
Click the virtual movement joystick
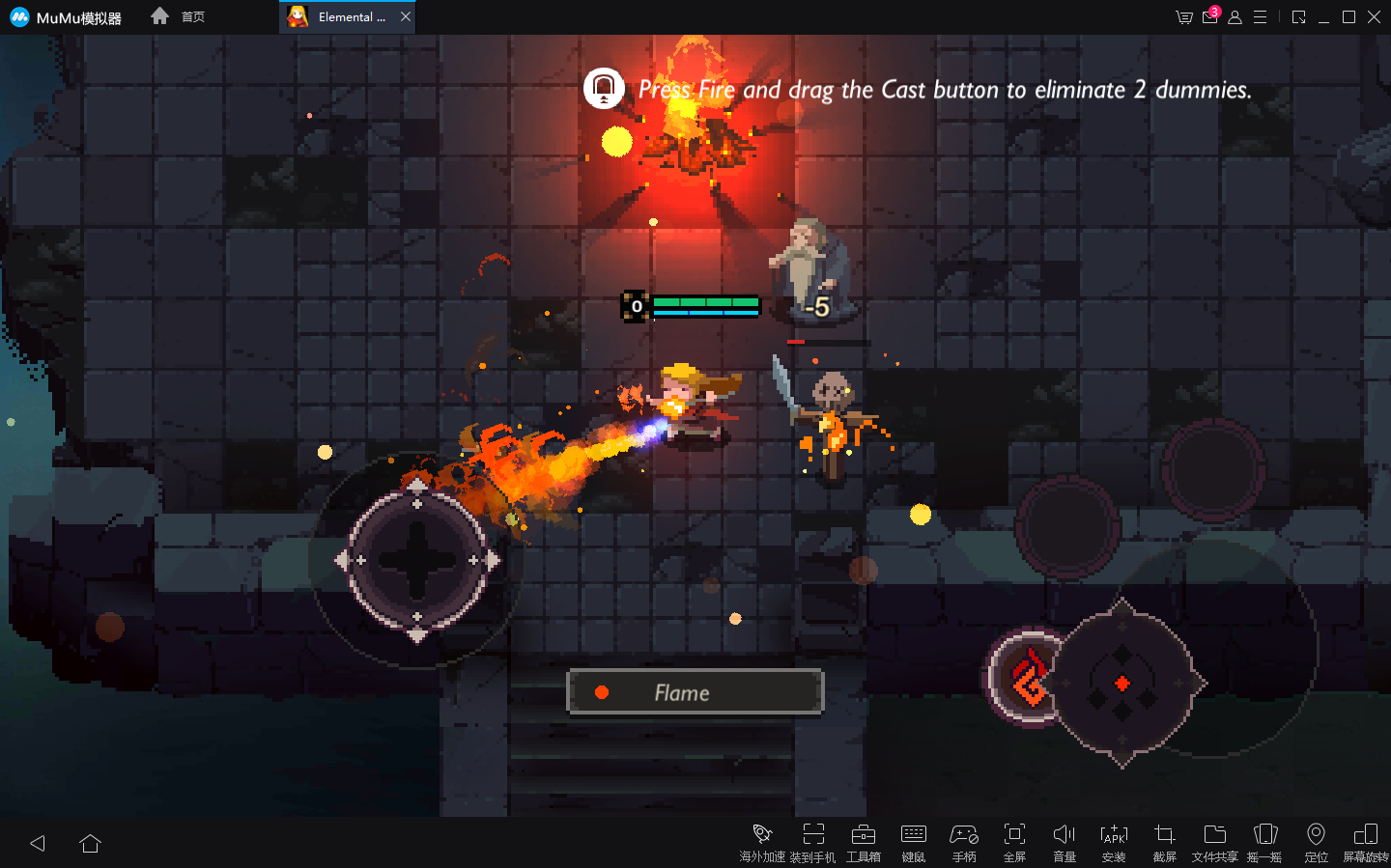417,560
